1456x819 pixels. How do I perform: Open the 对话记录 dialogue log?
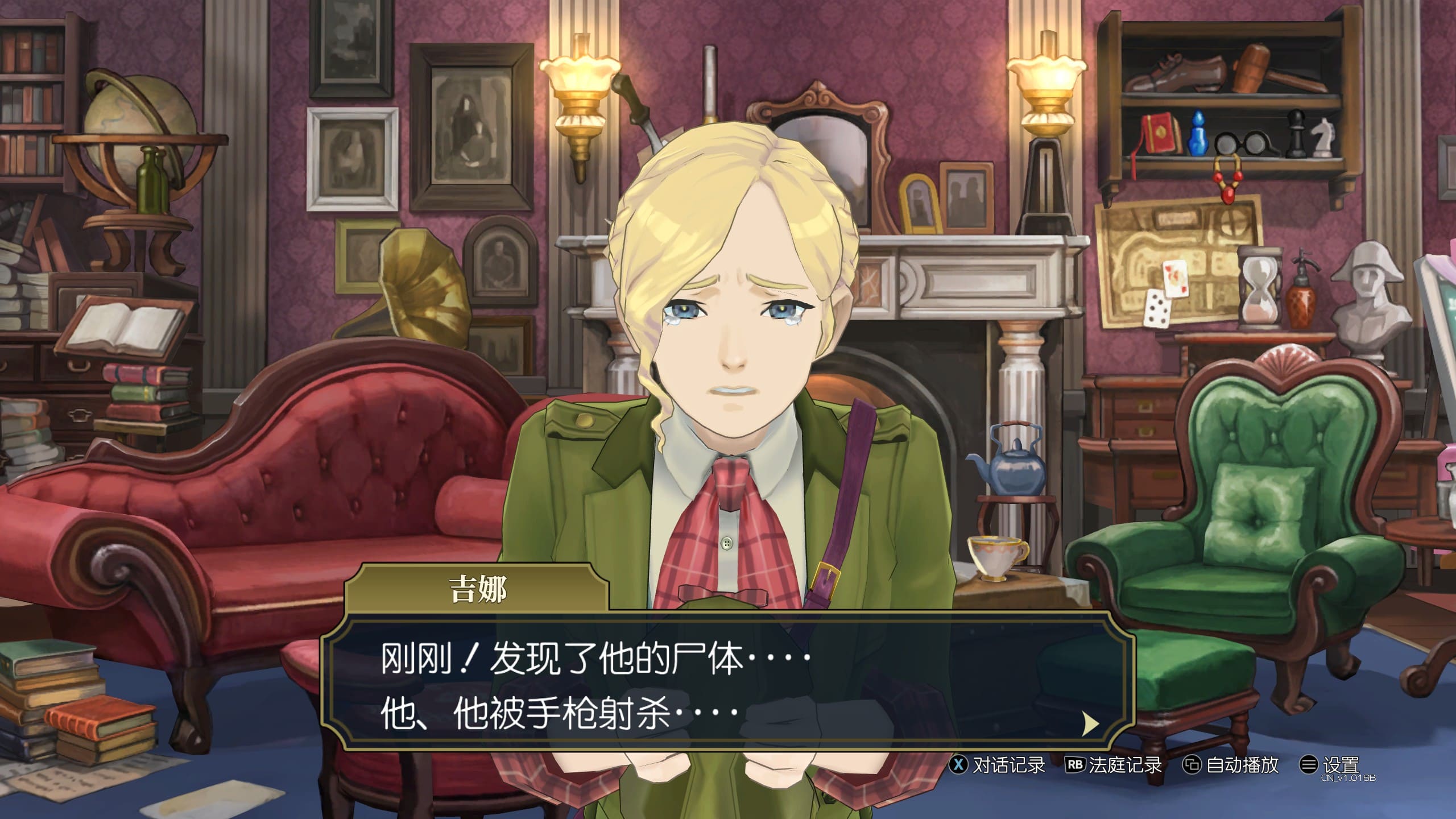tap(998, 765)
